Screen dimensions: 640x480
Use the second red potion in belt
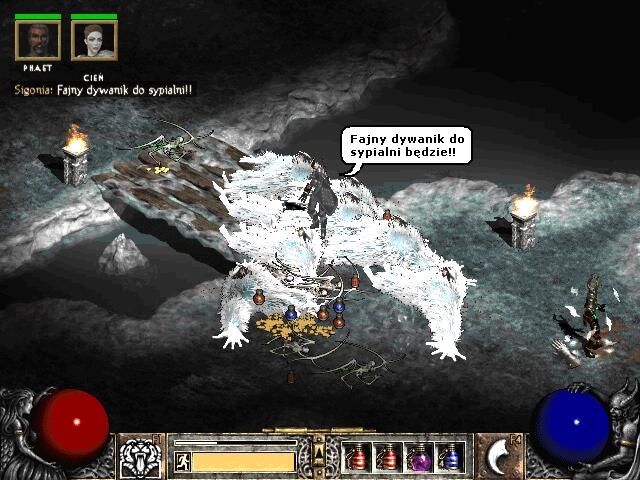[387, 457]
